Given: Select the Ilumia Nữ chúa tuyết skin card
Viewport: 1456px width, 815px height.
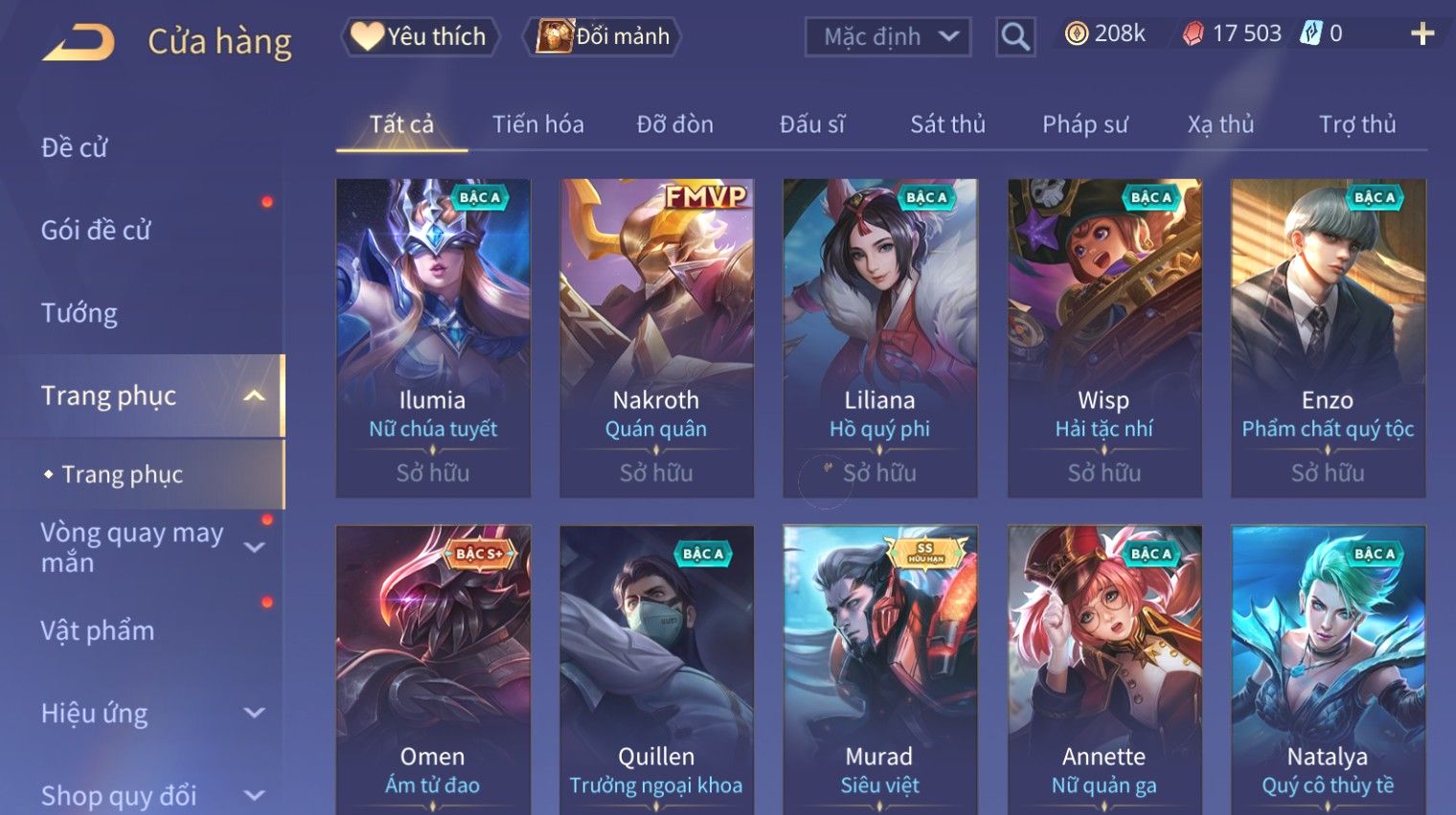Looking at the screenshot, I should coord(433,337).
